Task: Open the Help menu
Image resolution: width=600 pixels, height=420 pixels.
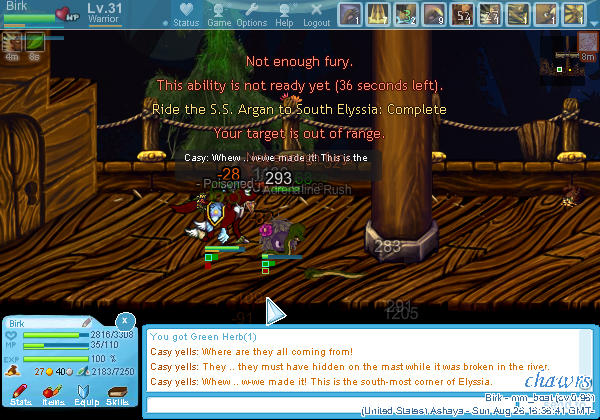Action: pyautogui.click(x=284, y=15)
